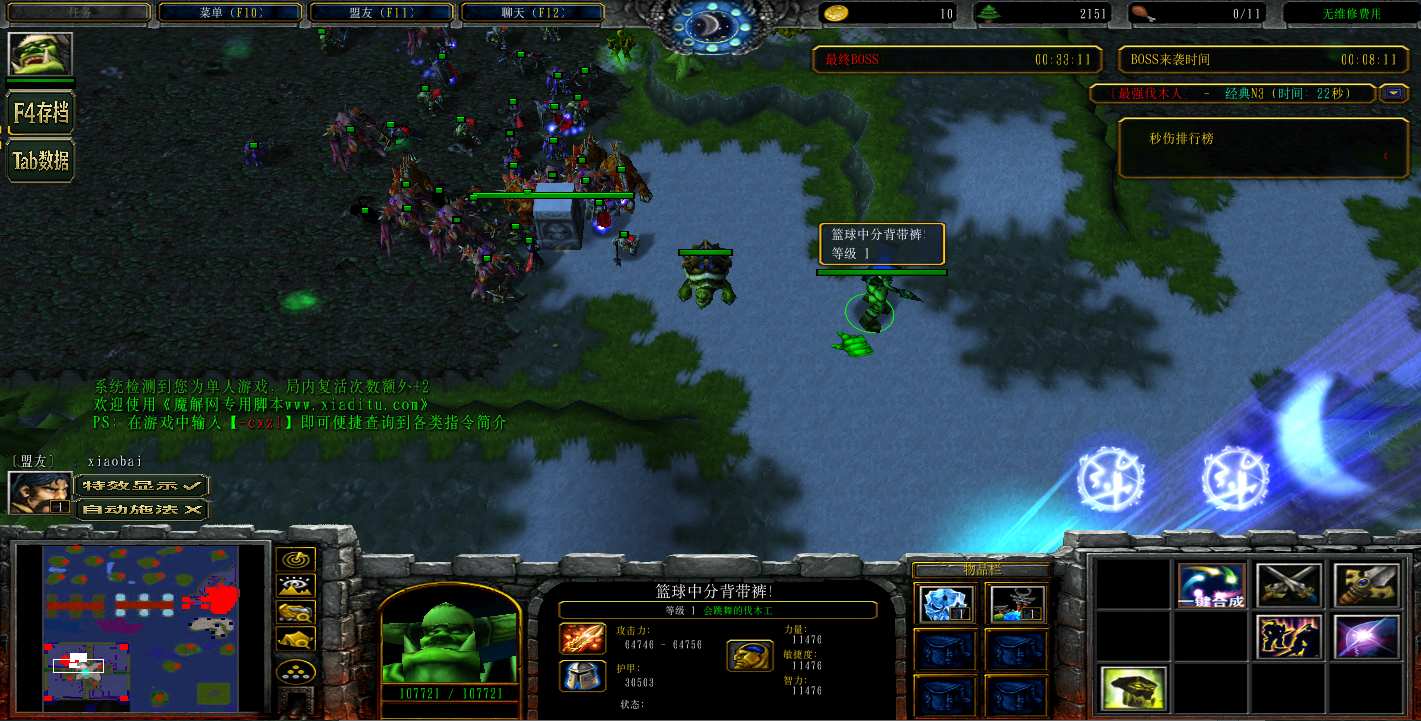
Task: Cast the purple light burst ability
Action: tap(1366, 637)
